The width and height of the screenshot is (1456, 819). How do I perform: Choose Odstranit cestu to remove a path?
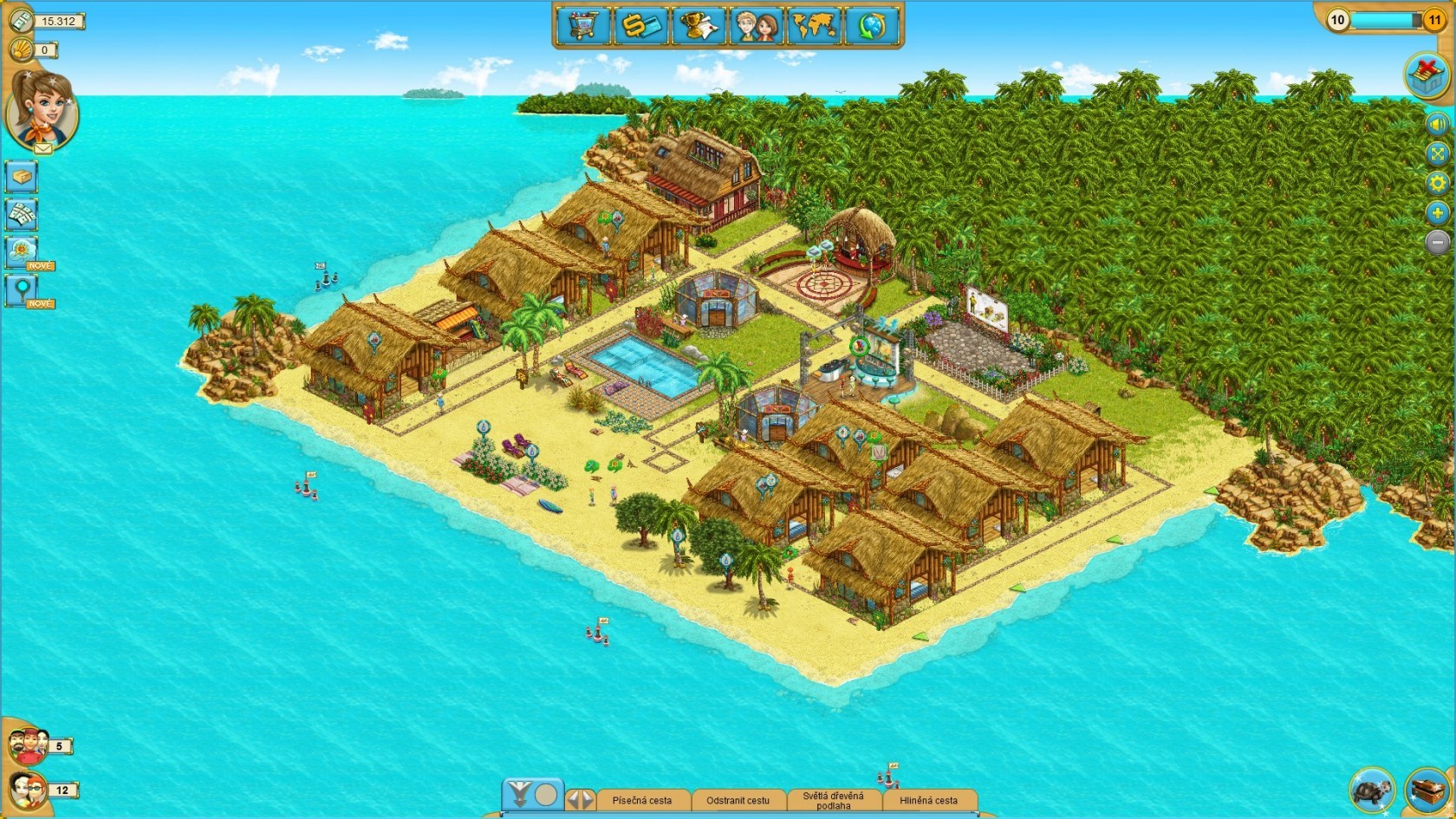tap(738, 801)
